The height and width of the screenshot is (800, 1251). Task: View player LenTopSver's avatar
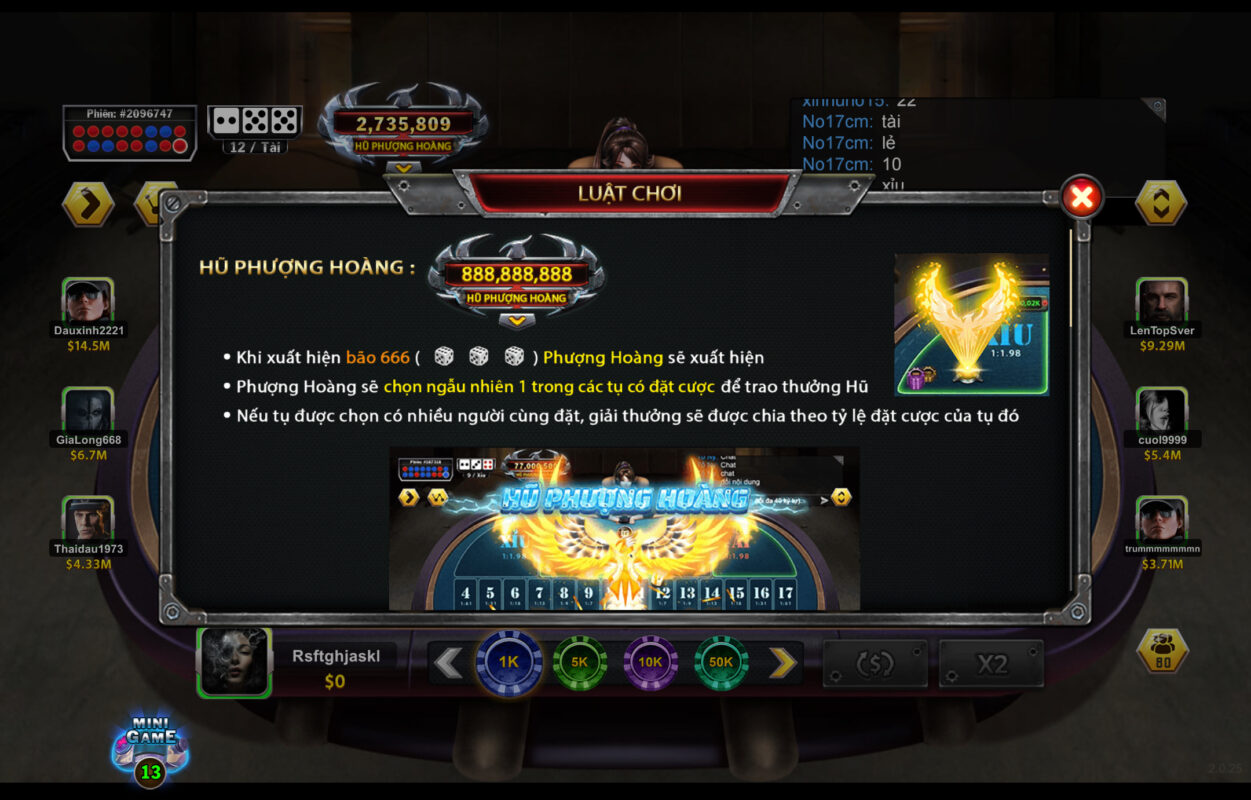pyautogui.click(x=1162, y=301)
